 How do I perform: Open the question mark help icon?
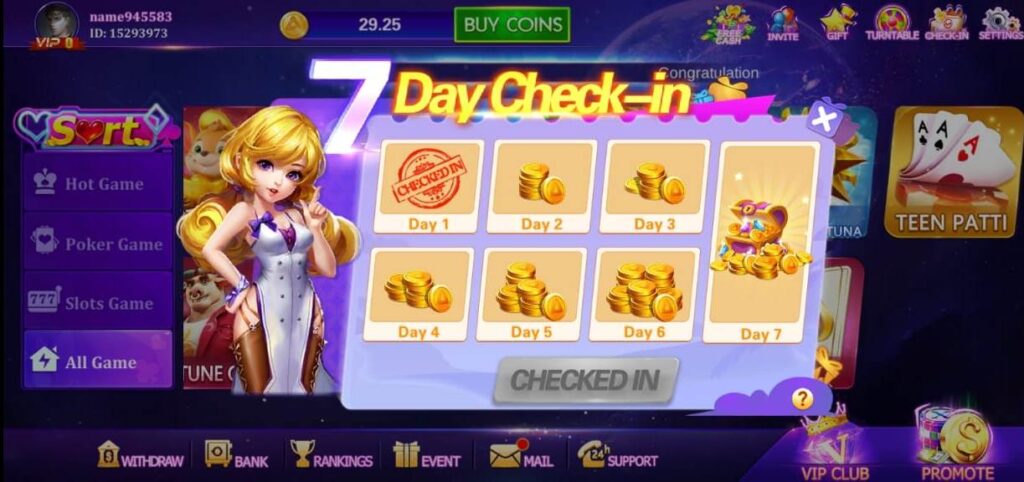point(802,399)
